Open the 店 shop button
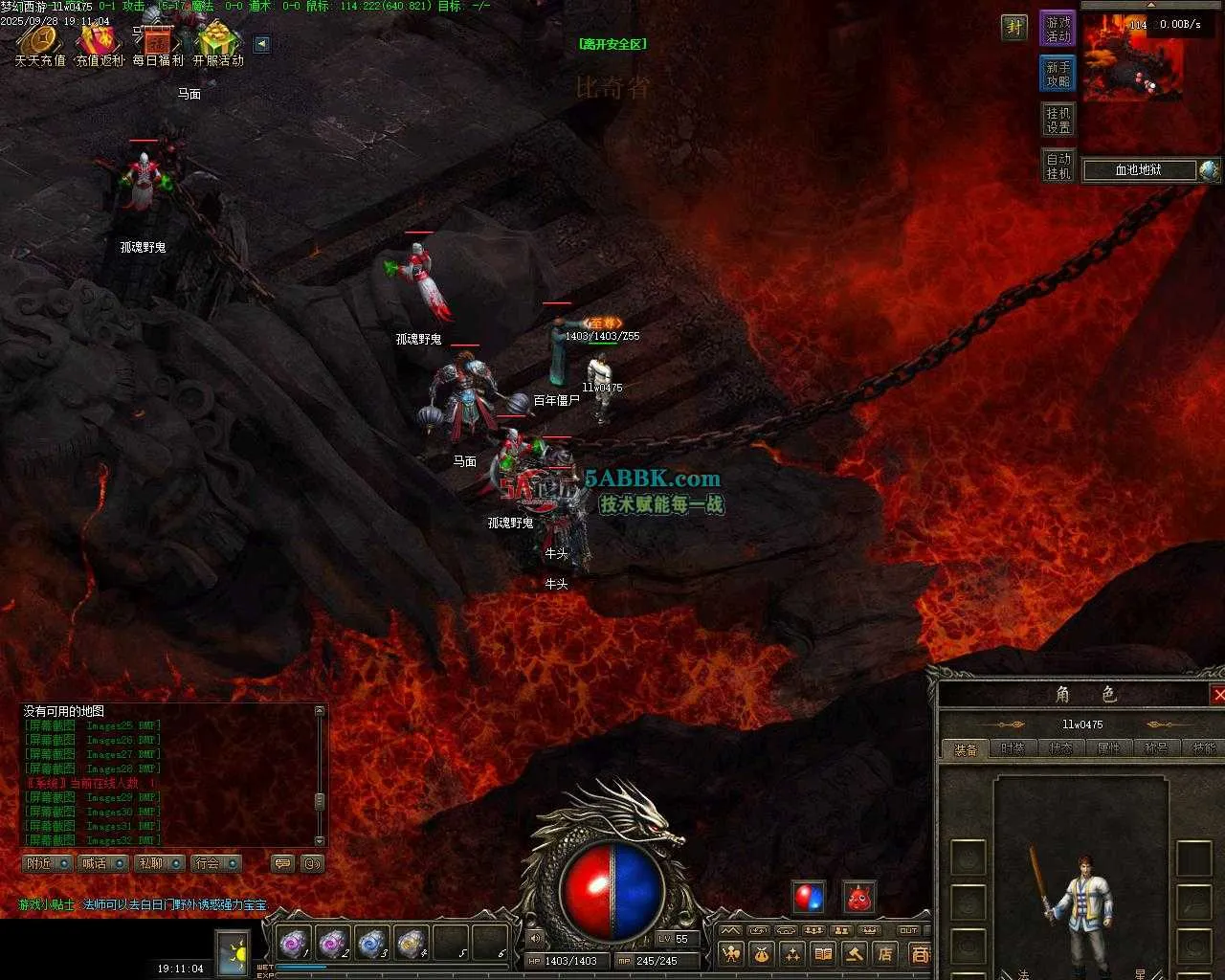The width and height of the screenshot is (1225, 980). click(885, 953)
